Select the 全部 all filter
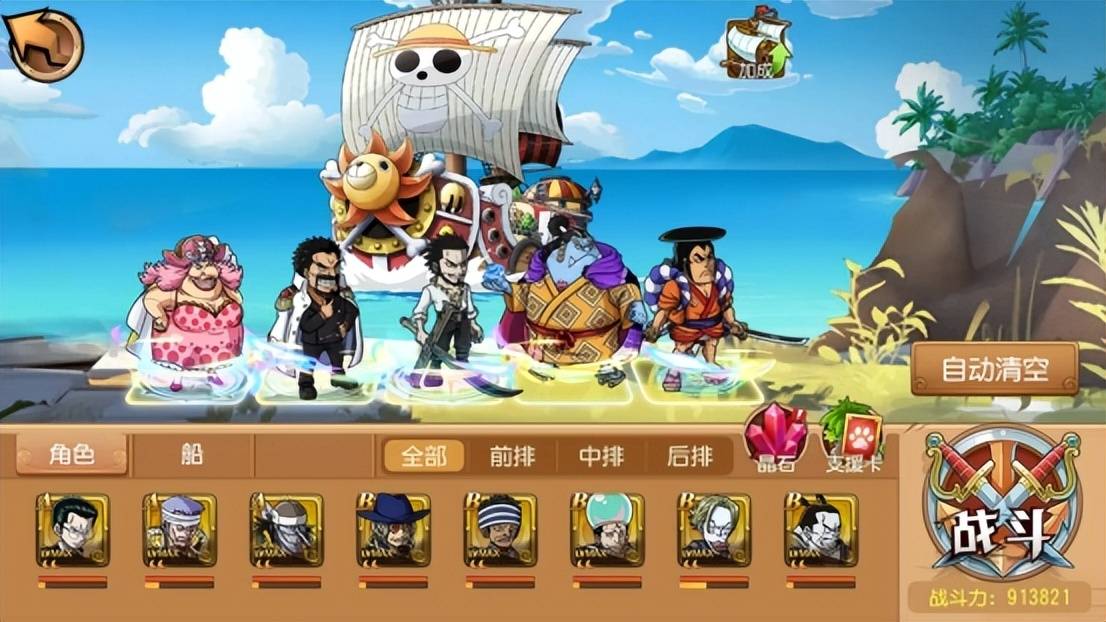The height and width of the screenshot is (622, 1106). pyautogui.click(x=424, y=457)
